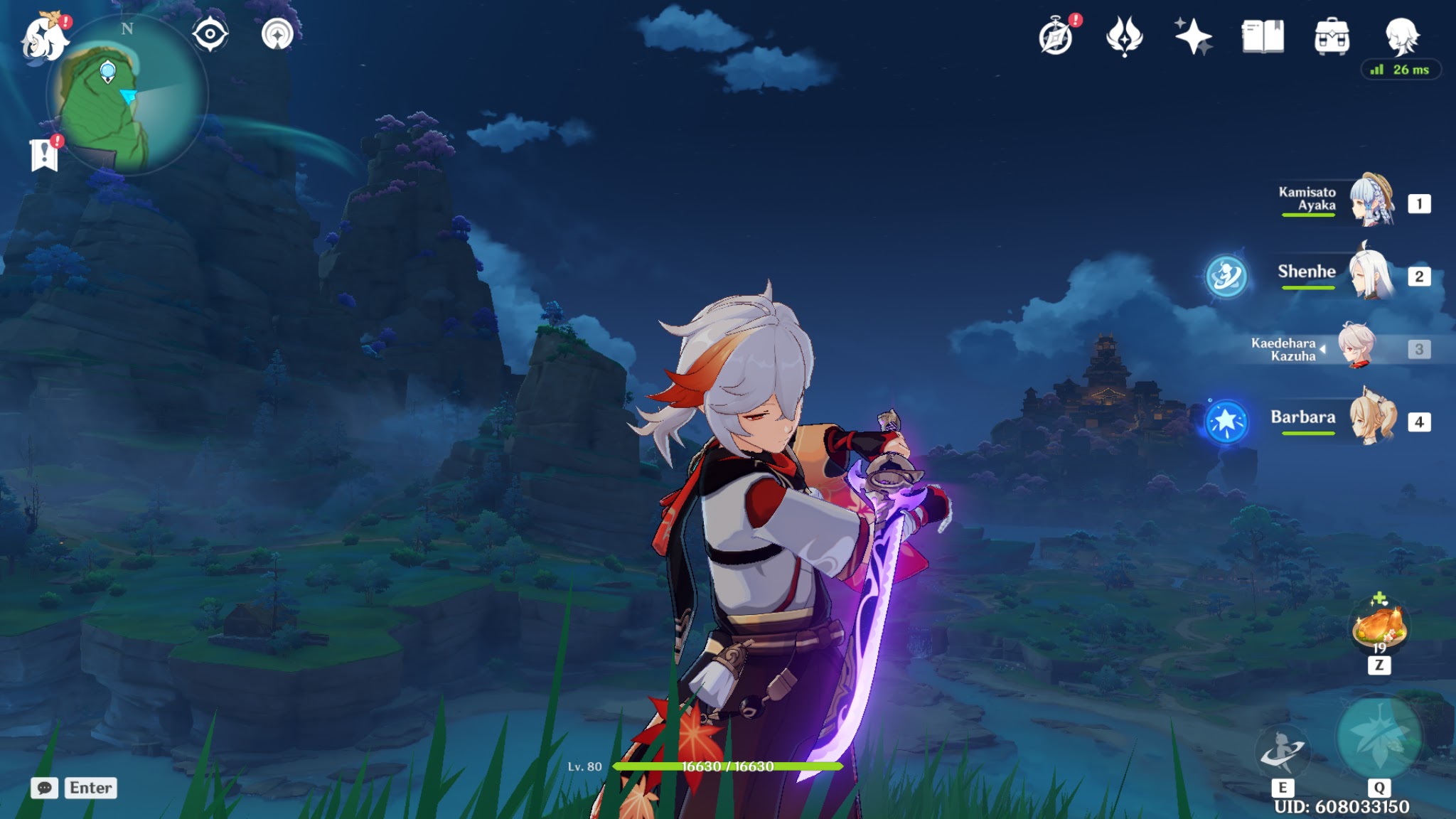Open the inventory backpack icon
Viewport: 1456px width, 819px height.
tap(1332, 37)
